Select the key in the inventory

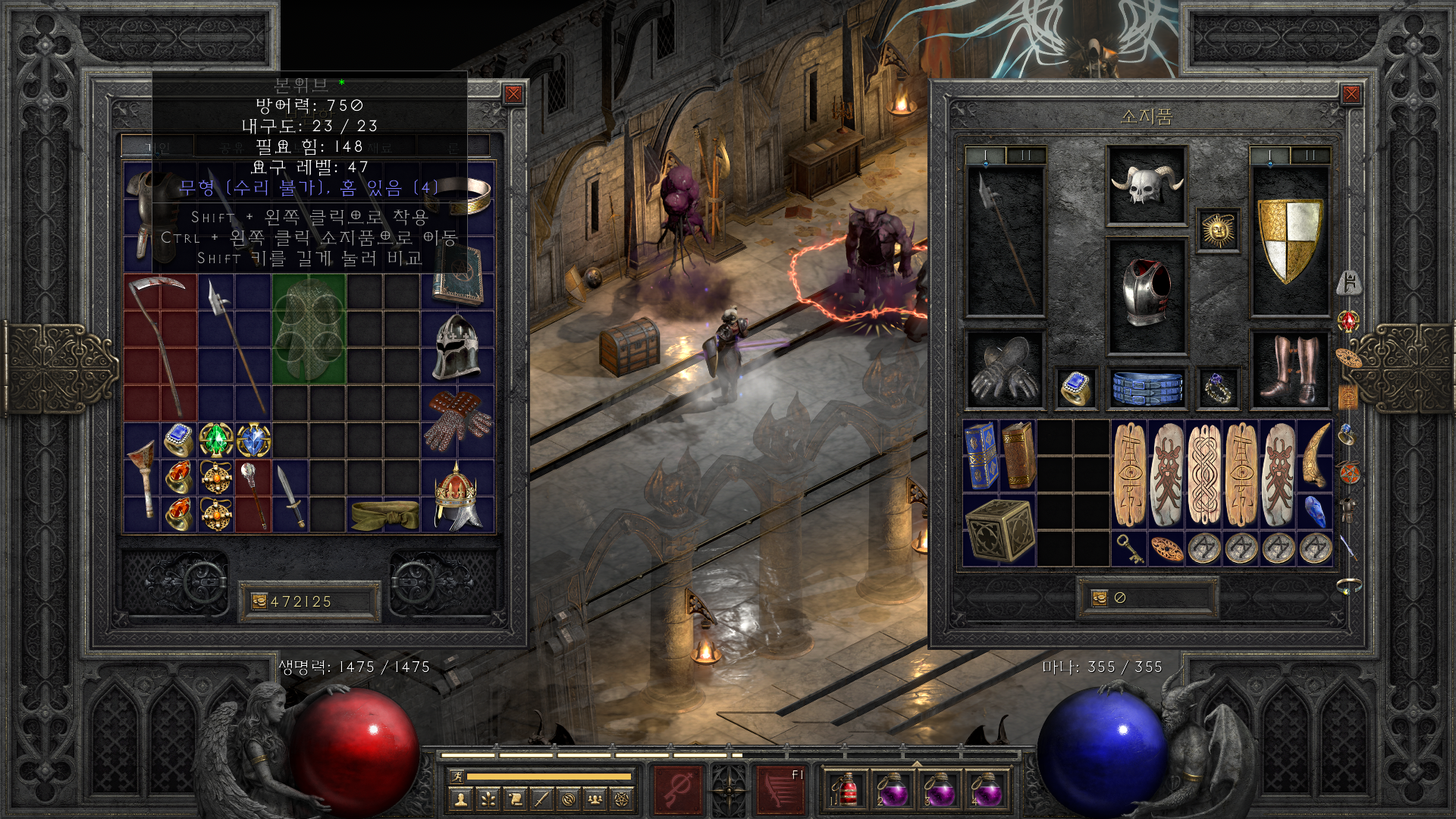(1130, 548)
